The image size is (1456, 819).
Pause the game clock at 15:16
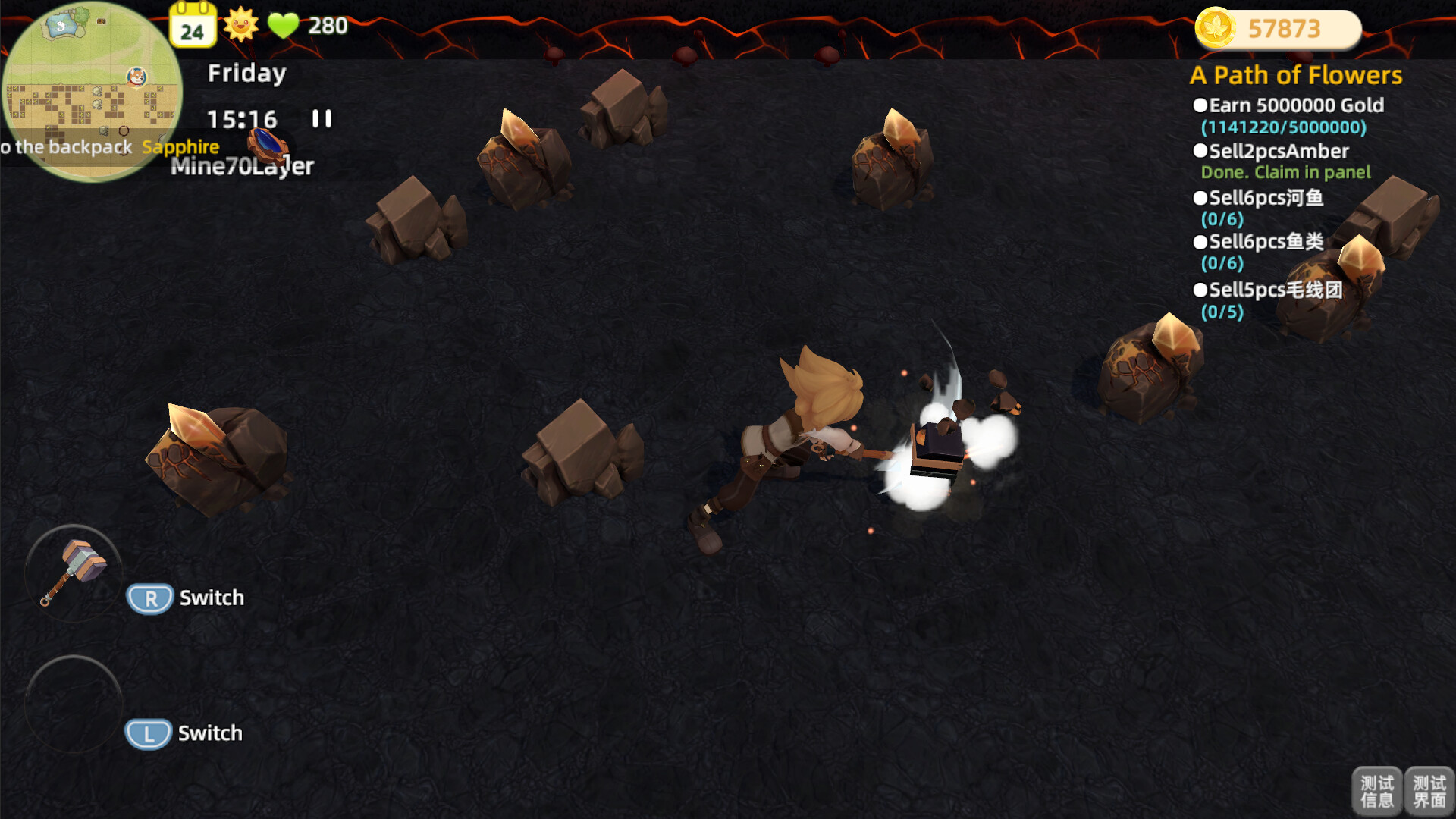[x=322, y=119]
